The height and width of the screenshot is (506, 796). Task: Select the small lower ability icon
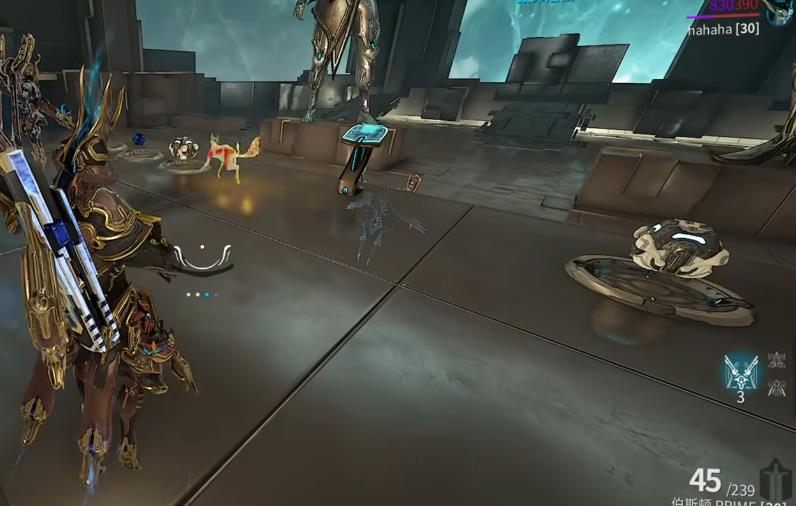[776, 387]
